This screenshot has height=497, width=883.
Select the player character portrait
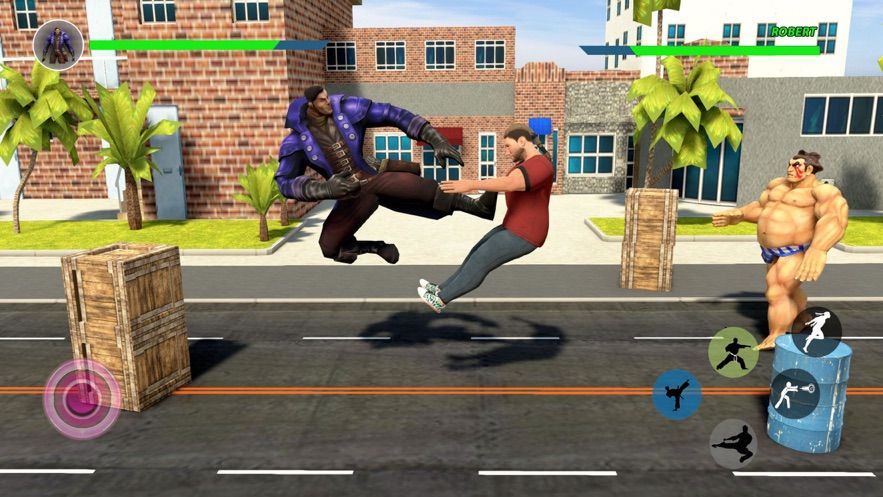pyautogui.click(x=58, y=44)
